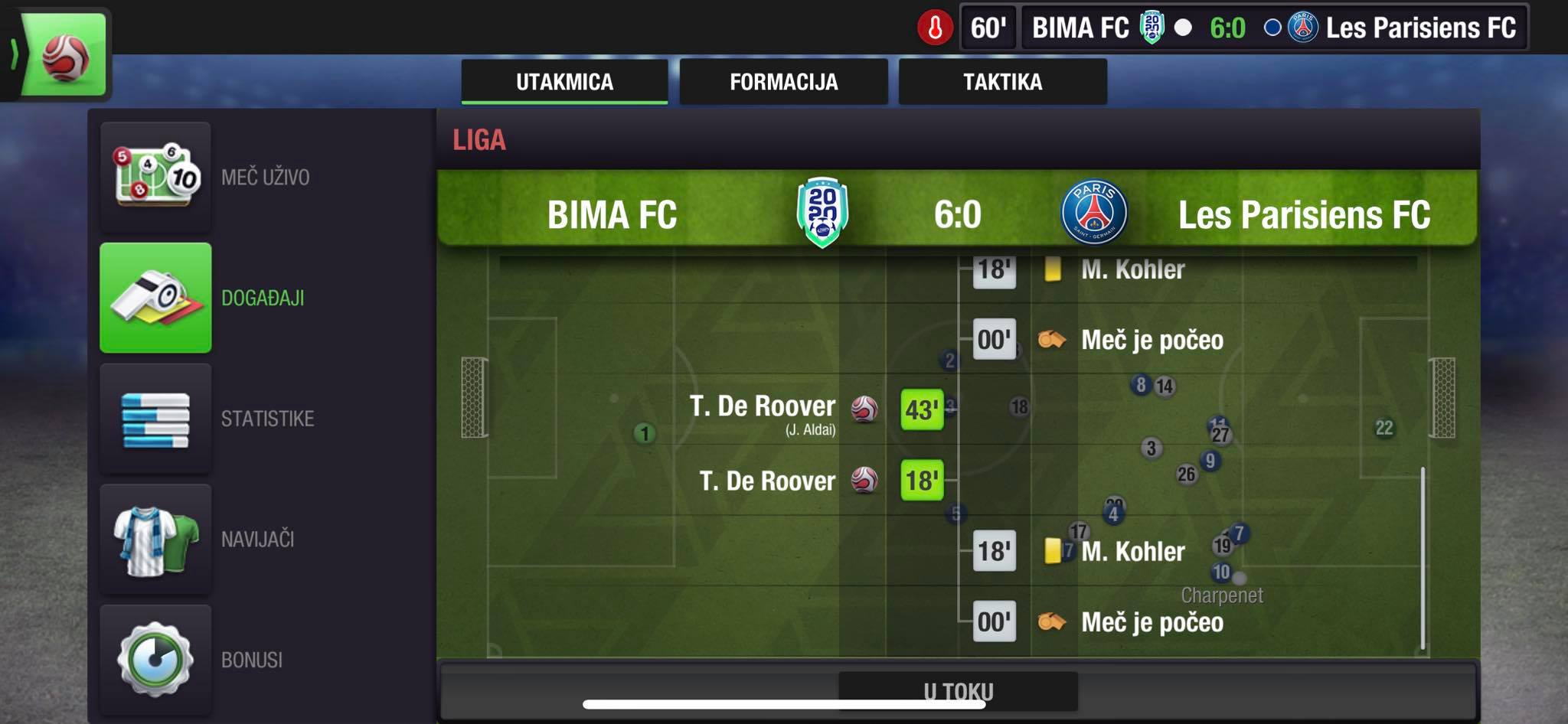
Task: Select the DOGAĐAJI events menu entry
Action: (x=156, y=298)
